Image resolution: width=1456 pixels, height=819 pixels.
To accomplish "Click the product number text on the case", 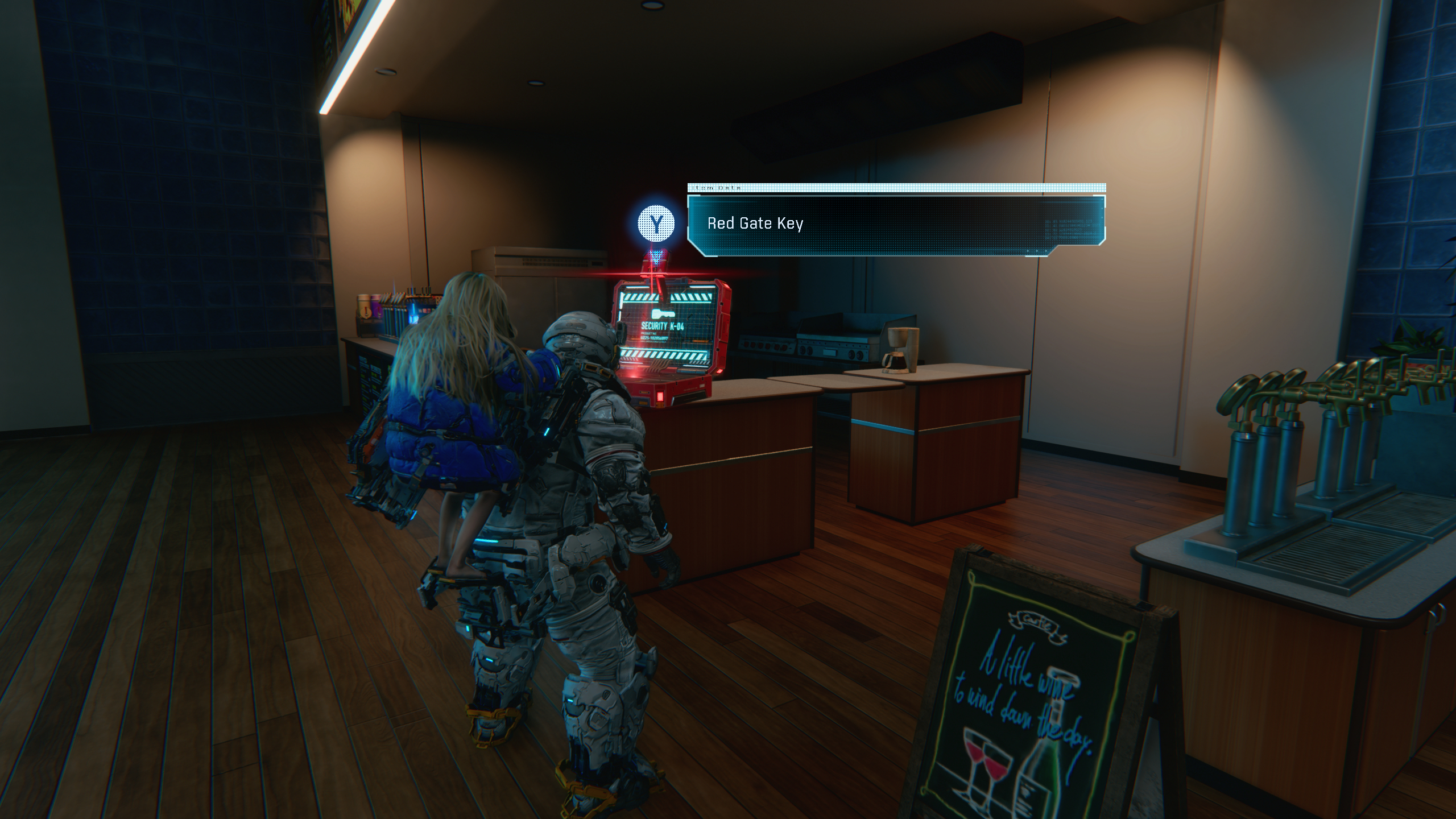I will click(654, 340).
